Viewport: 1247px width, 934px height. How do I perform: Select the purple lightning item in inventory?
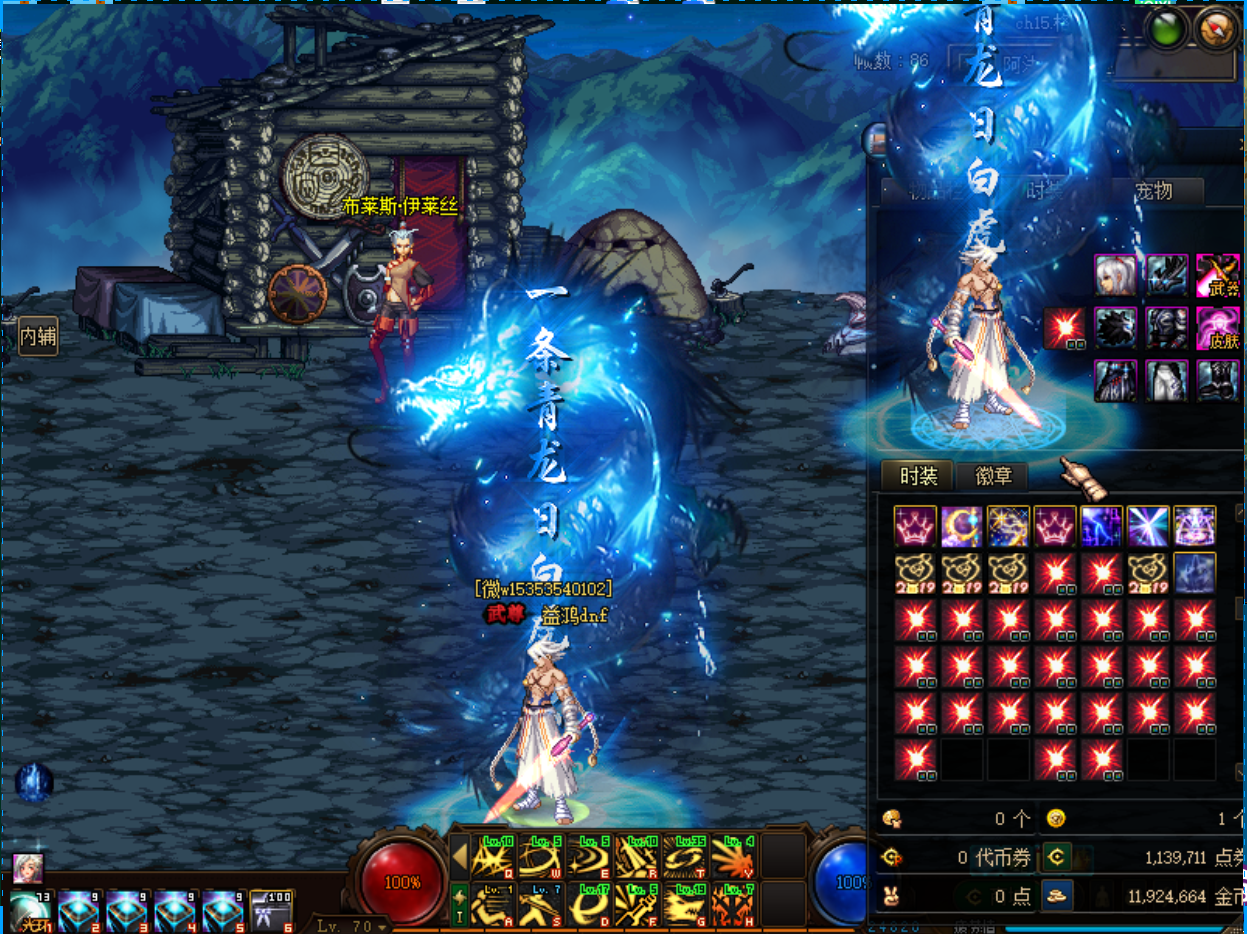(1101, 526)
